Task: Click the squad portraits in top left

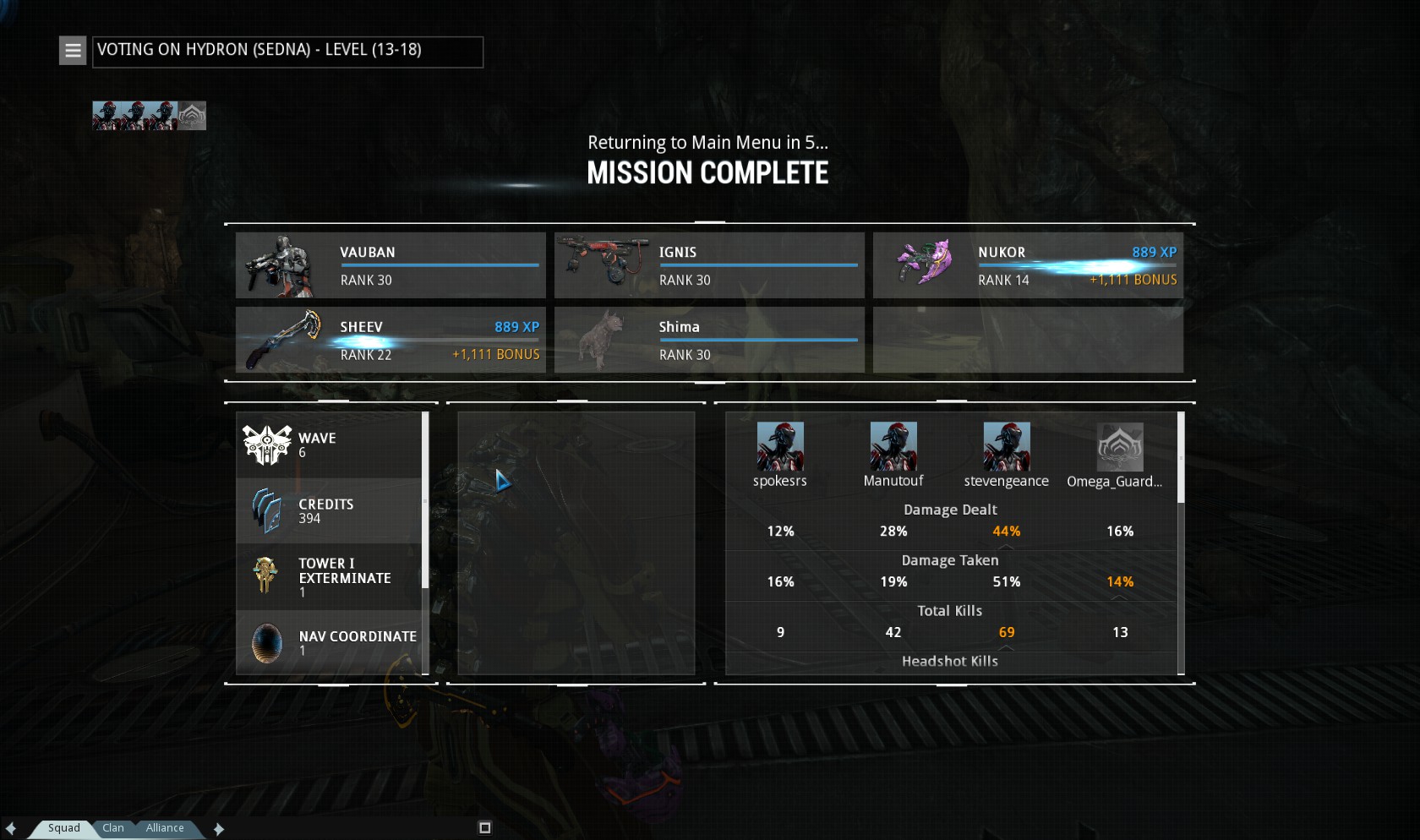Action: (x=149, y=116)
